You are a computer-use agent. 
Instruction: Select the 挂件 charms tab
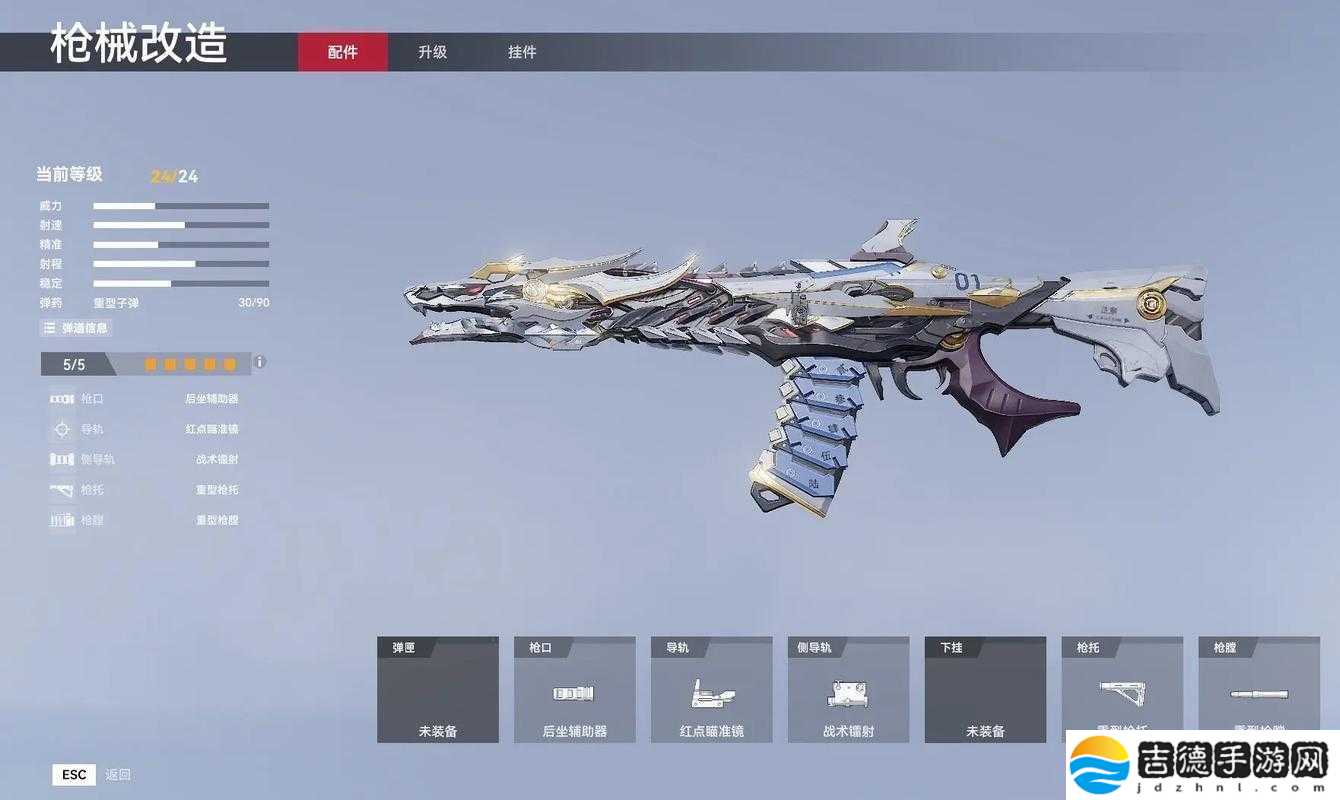tap(522, 52)
